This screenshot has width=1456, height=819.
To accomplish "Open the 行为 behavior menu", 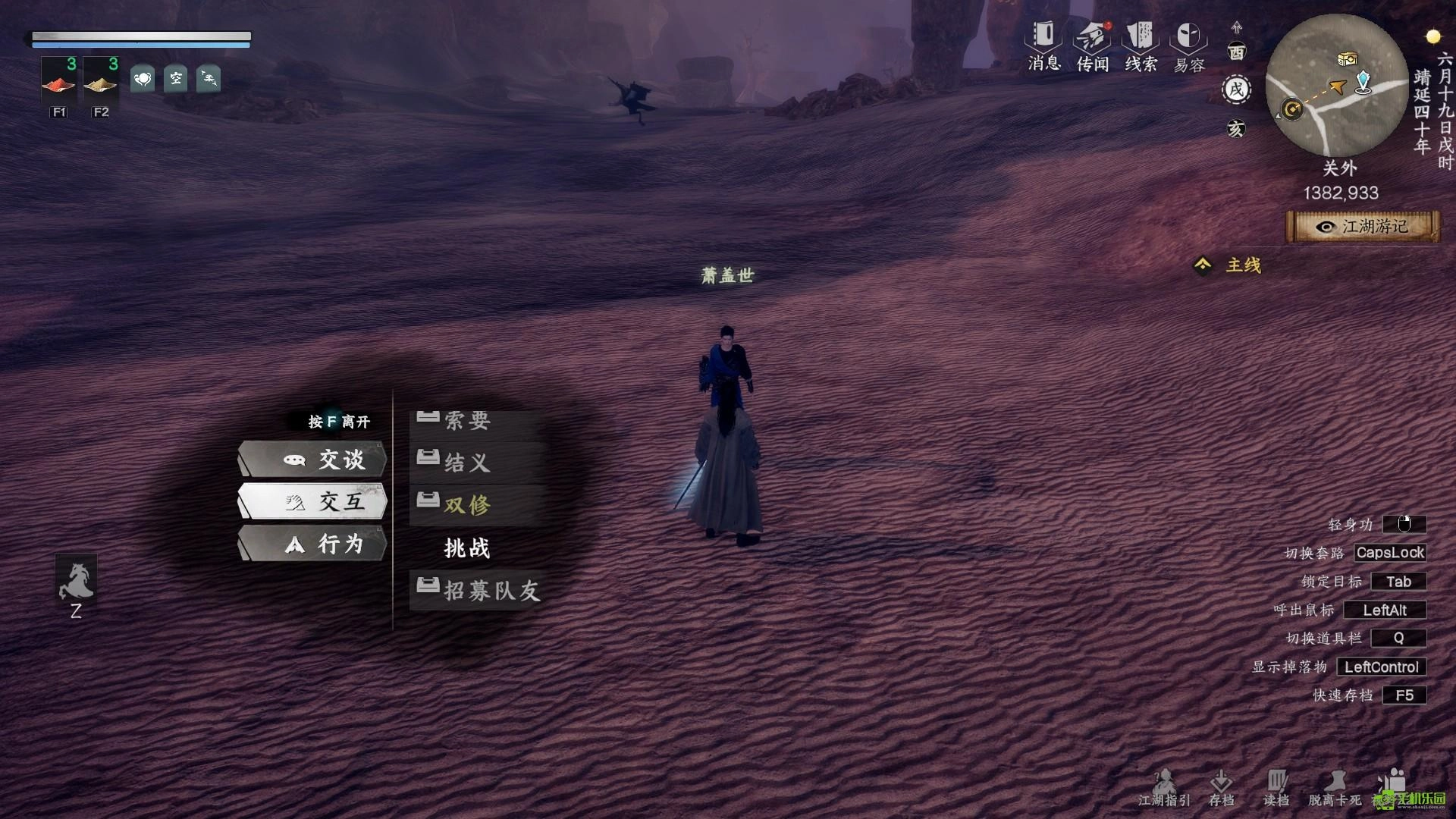I will [313, 544].
